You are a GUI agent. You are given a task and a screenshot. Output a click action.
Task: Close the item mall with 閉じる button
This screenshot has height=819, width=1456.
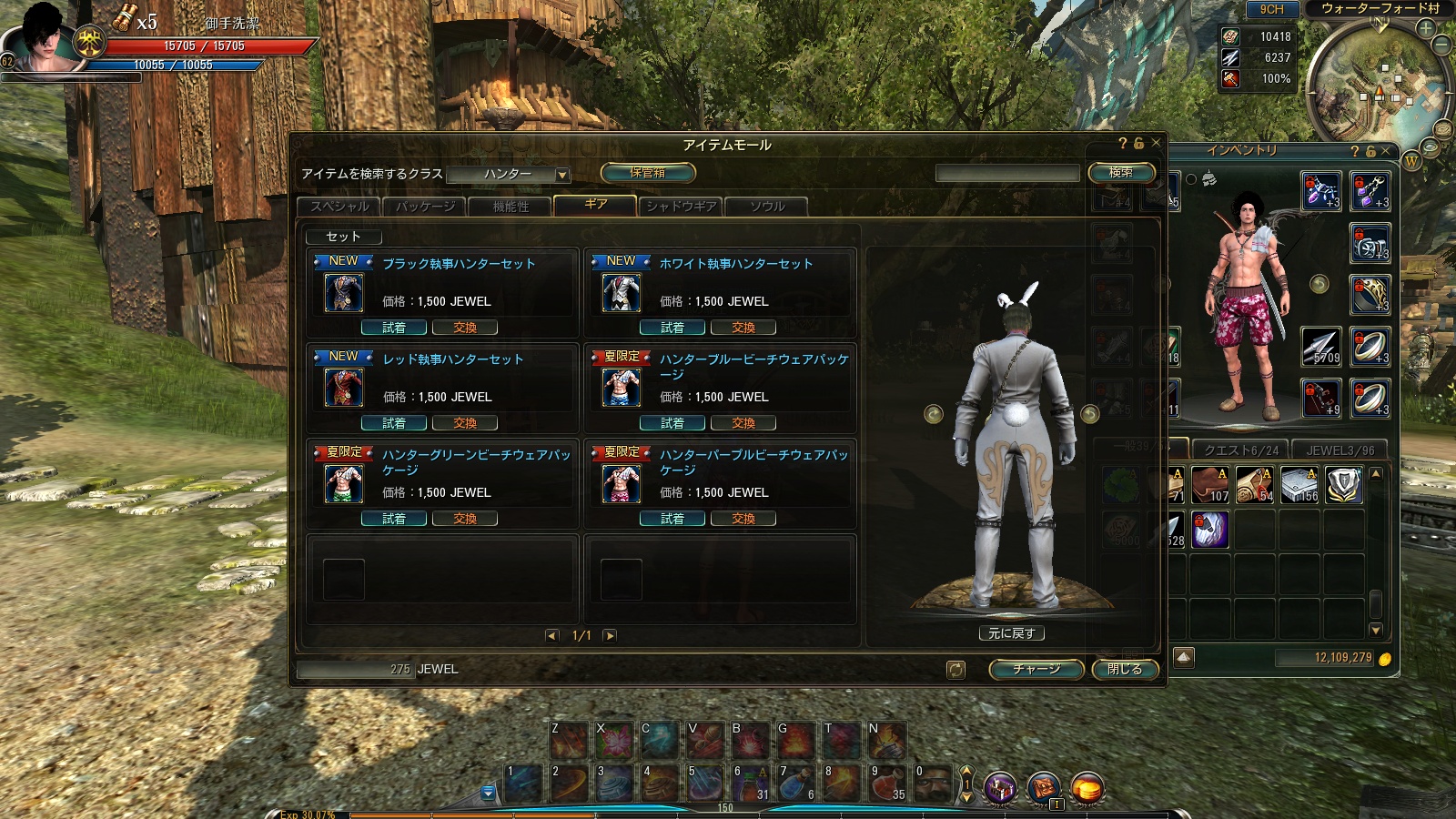coord(1125,669)
